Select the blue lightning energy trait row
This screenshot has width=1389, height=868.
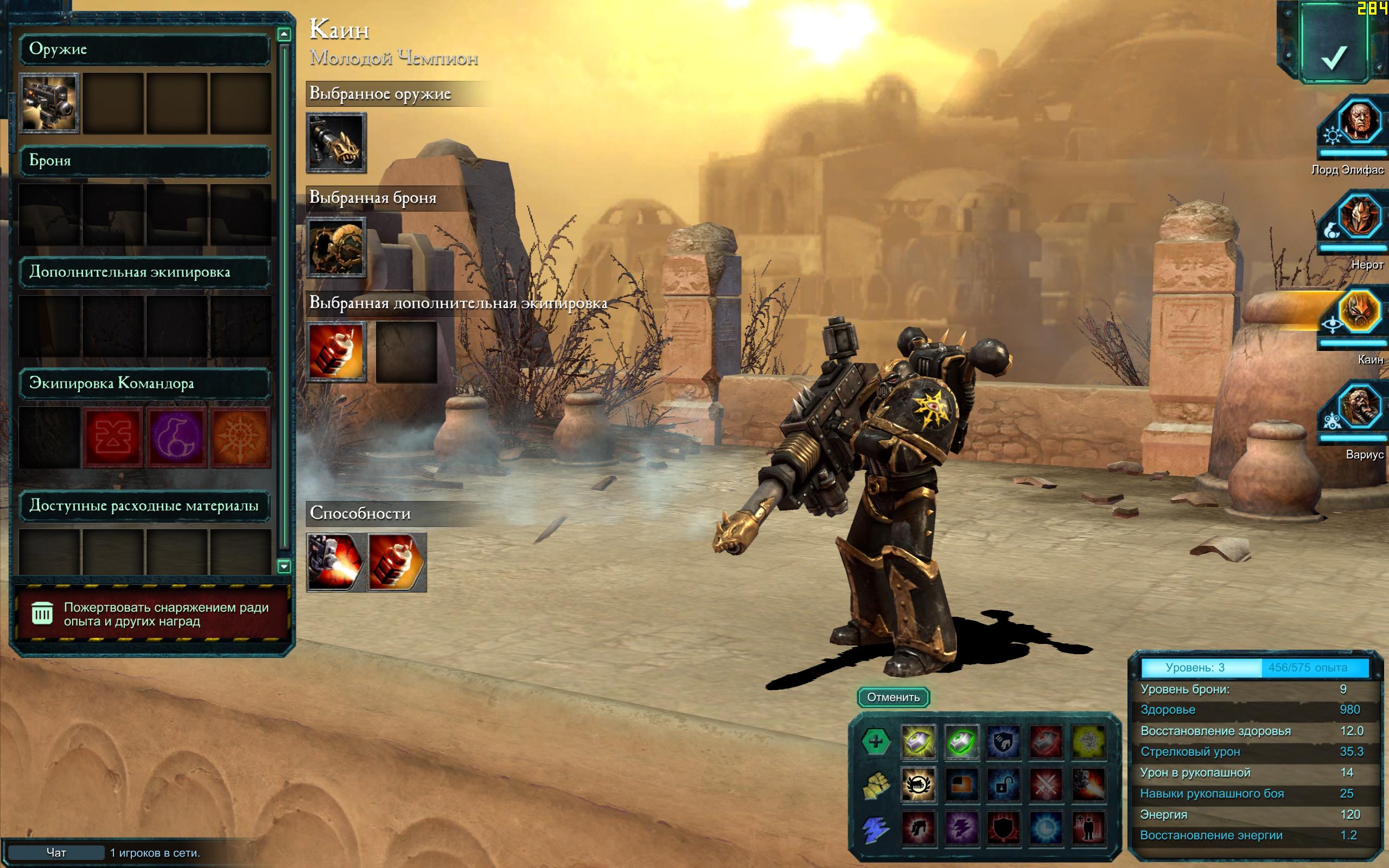[875, 828]
